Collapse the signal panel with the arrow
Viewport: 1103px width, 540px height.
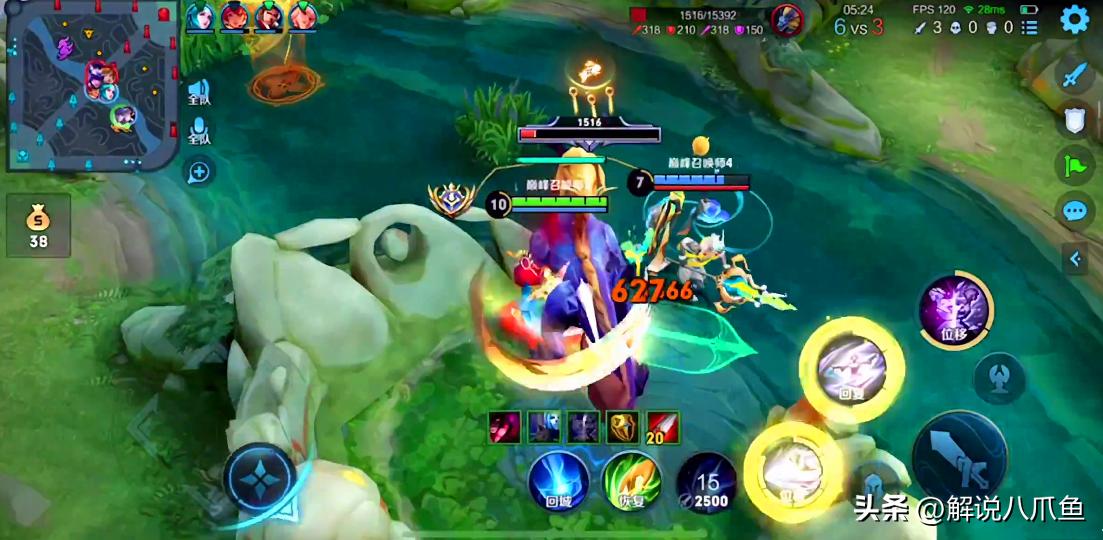click(x=1075, y=259)
